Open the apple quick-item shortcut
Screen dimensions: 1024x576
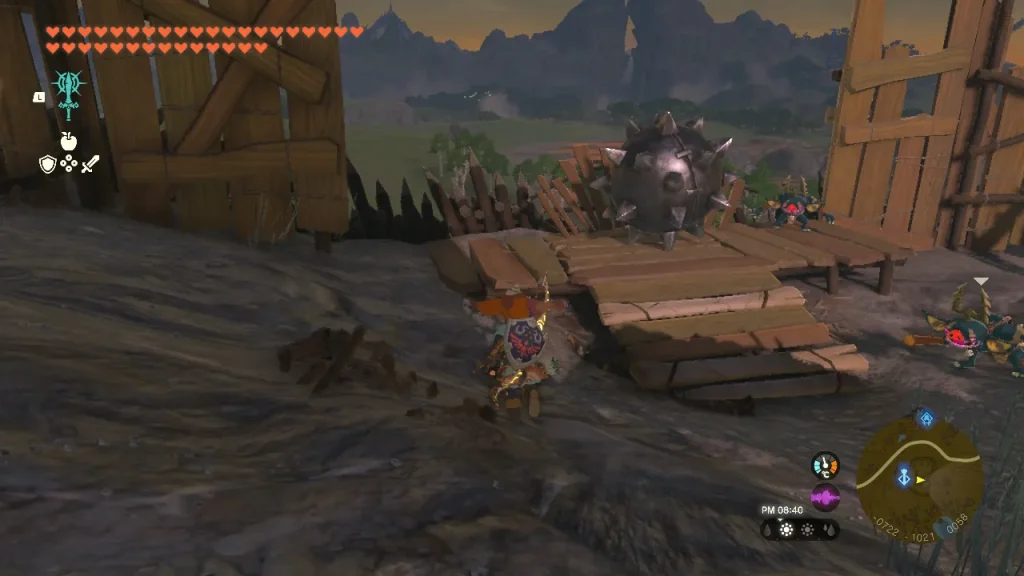68,141
